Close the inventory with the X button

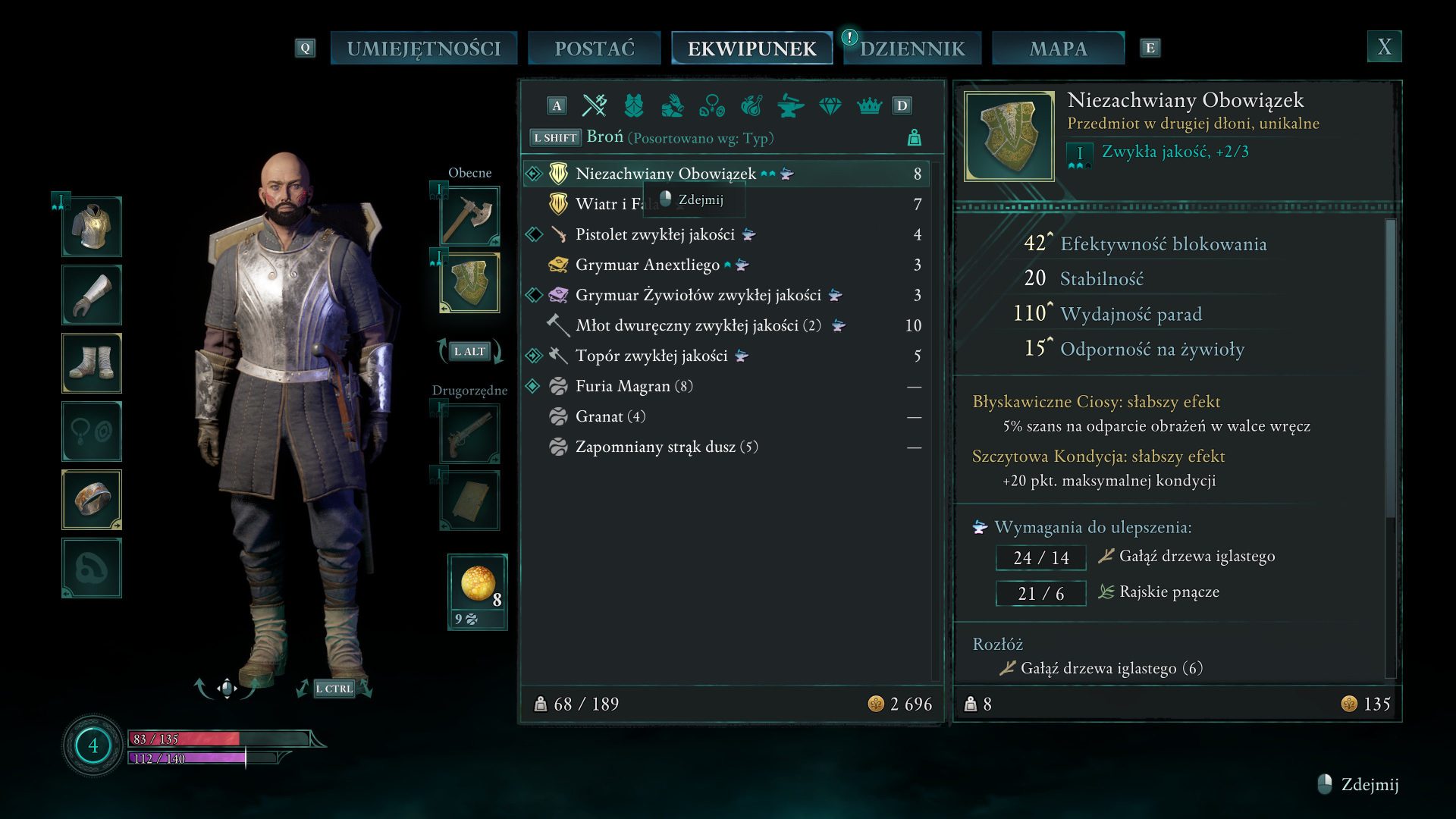tap(1384, 47)
